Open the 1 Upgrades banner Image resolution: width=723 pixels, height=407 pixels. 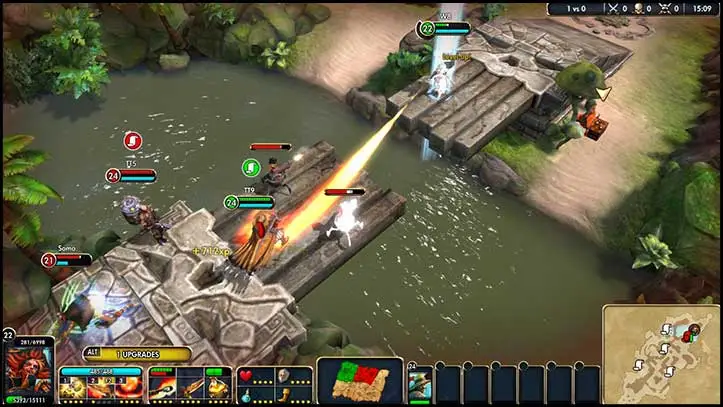click(136, 354)
